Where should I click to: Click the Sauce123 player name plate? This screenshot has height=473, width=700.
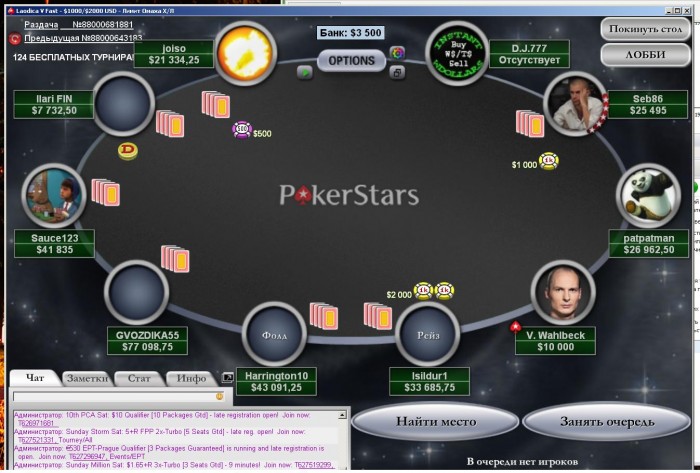[55, 243]
